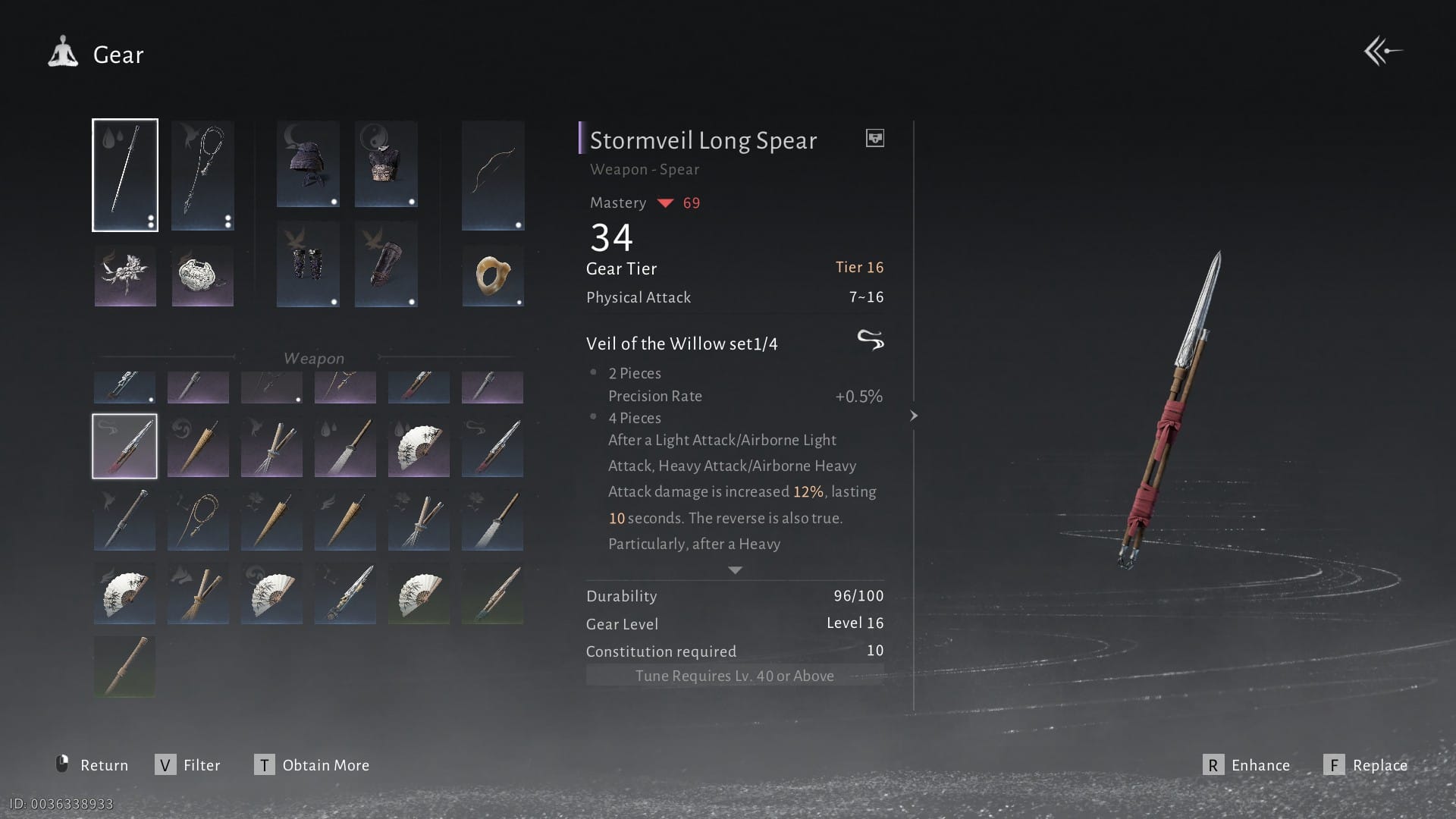Screen dimensions: 1456x819
Task: Choose the equipped dark headwrap helmet slot
Action: pyautogui.click(x=308, y=164)
